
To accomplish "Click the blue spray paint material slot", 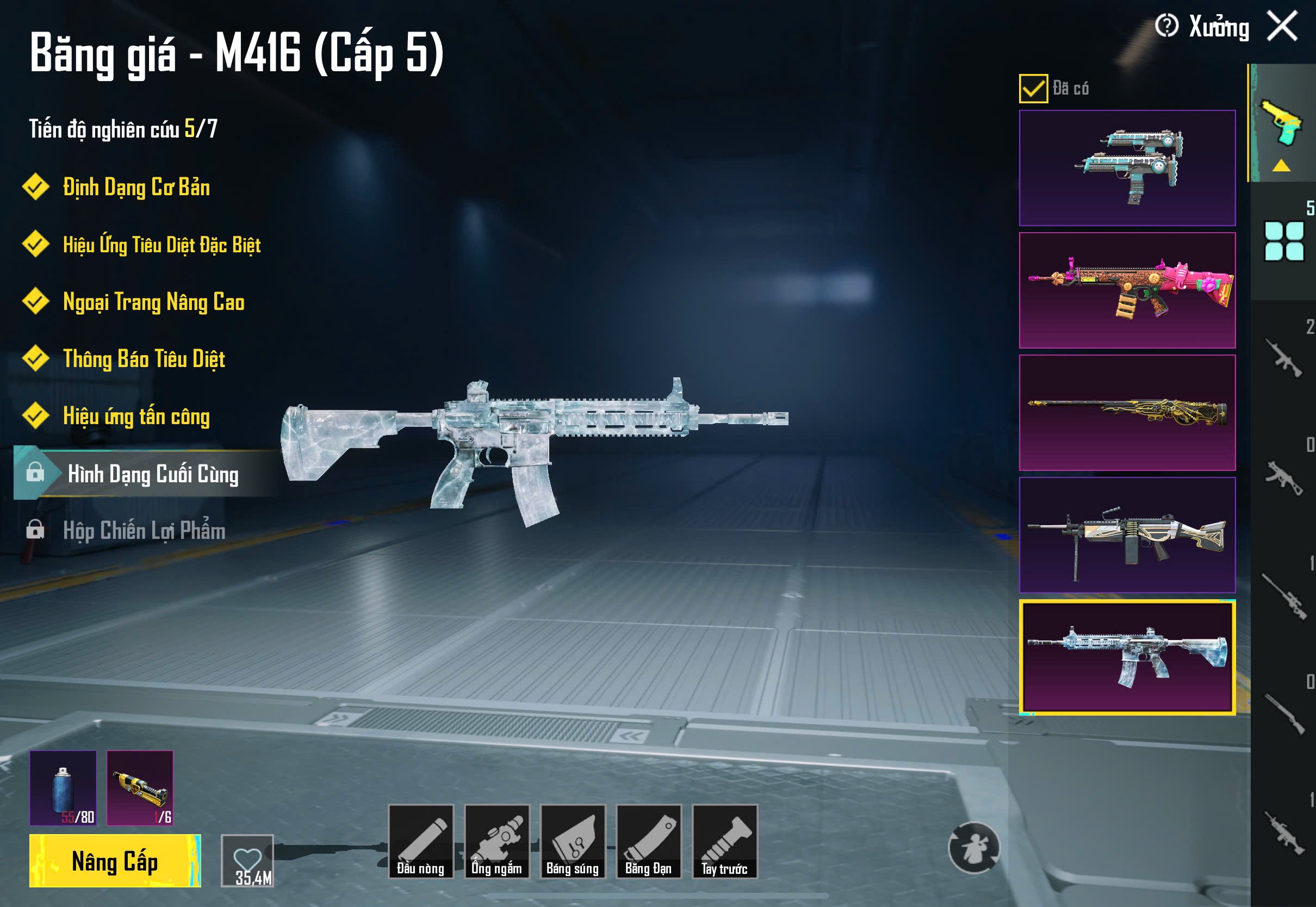I will click(x=63, y=788).
